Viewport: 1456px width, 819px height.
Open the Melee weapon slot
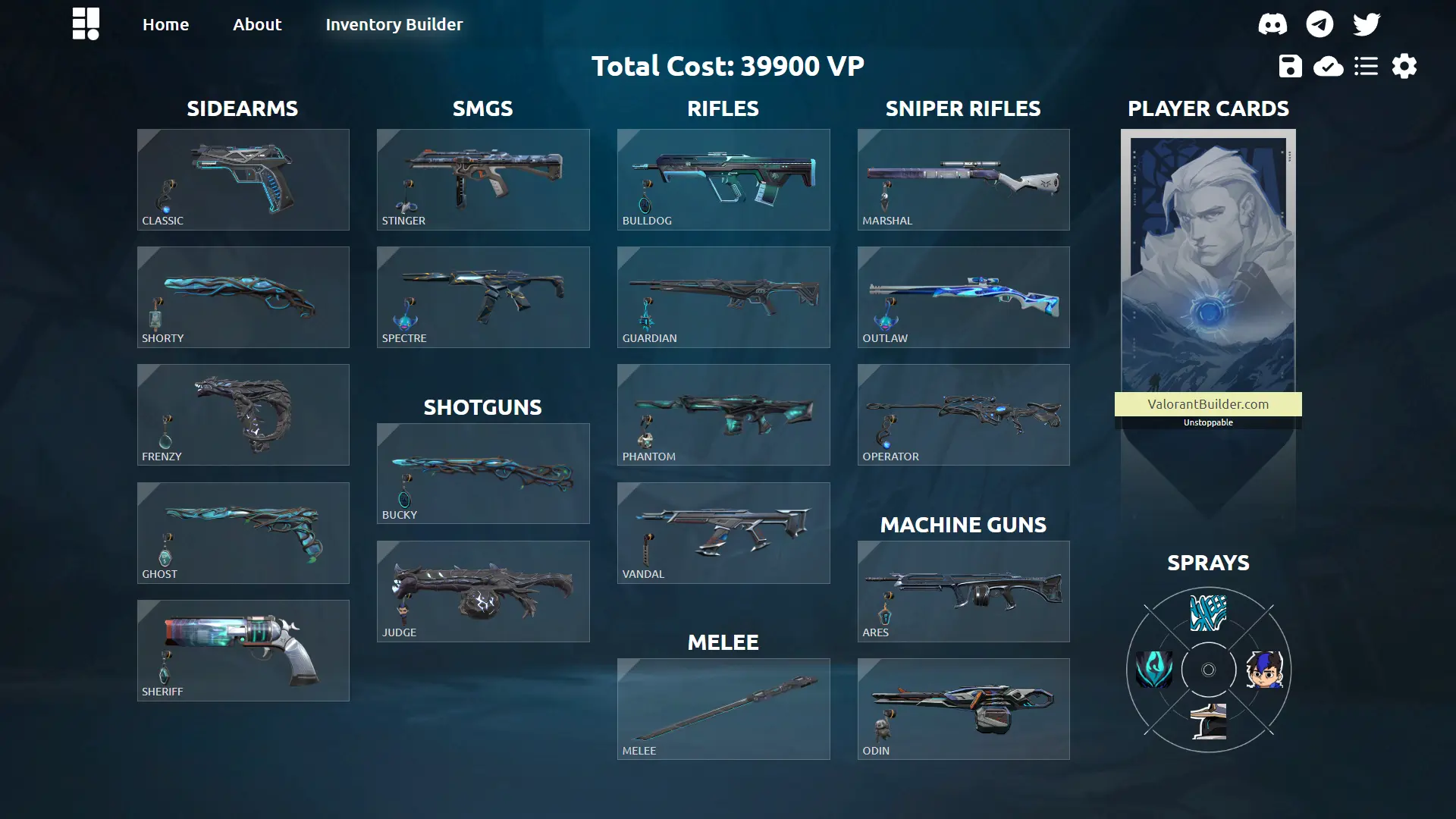pyautogui.click(x=723, y=709)
